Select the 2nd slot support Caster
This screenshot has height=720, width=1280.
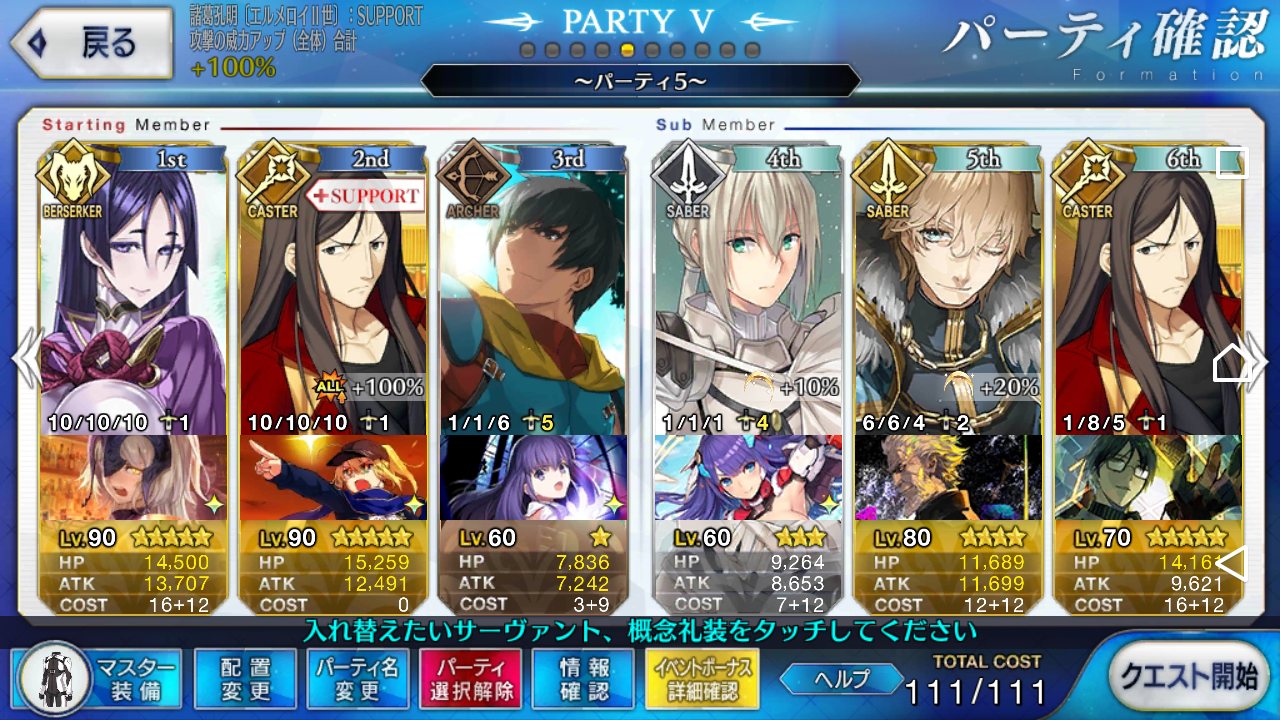click(x=333, y=290)
